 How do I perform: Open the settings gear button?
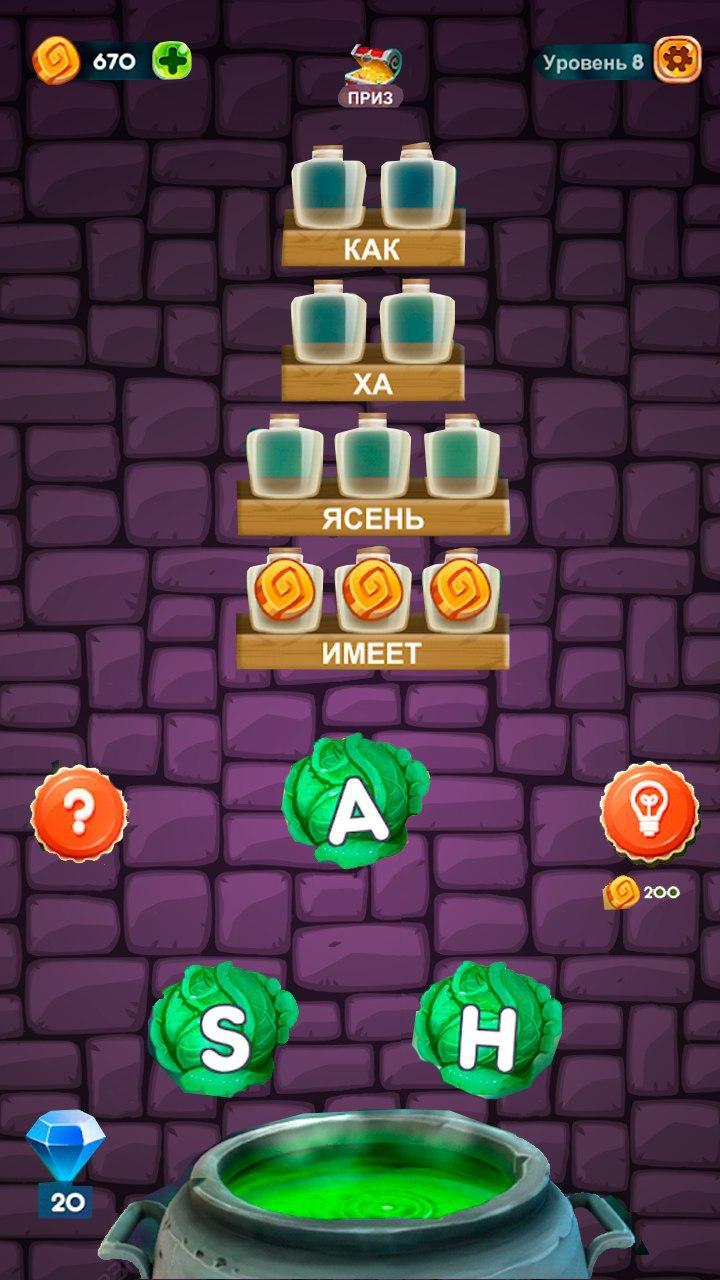[x=677, y=61]
